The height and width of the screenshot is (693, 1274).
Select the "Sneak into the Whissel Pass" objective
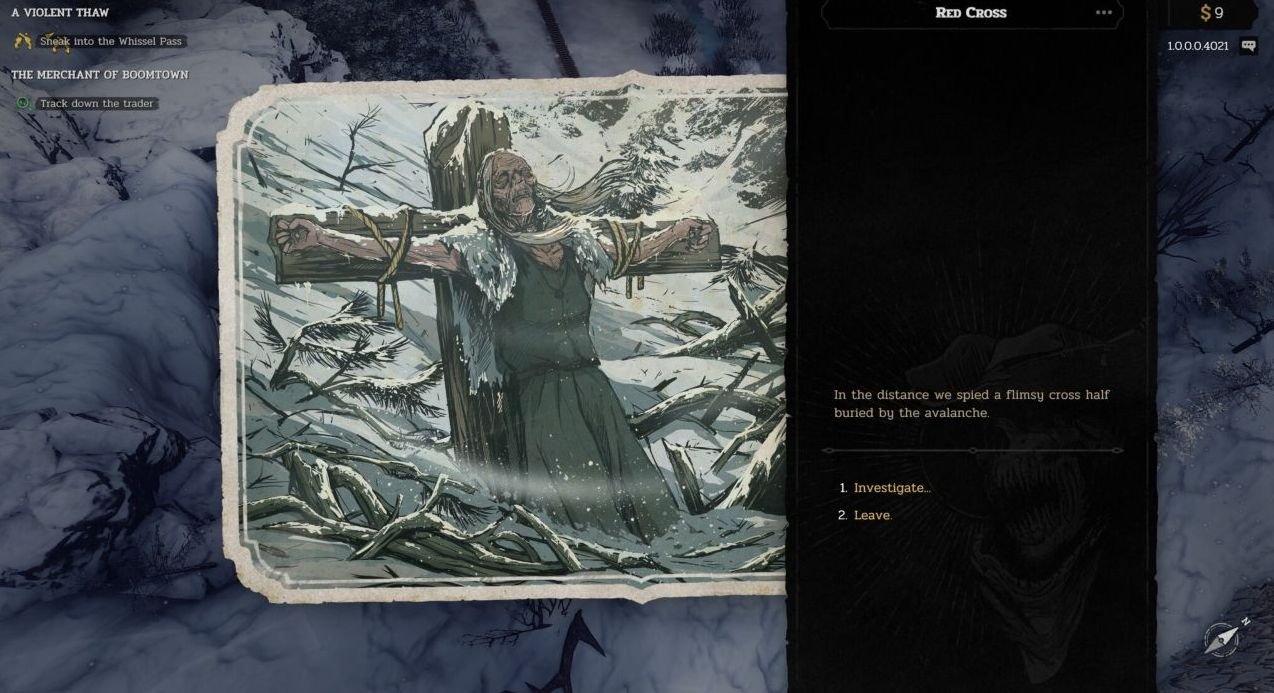point(110,42)
